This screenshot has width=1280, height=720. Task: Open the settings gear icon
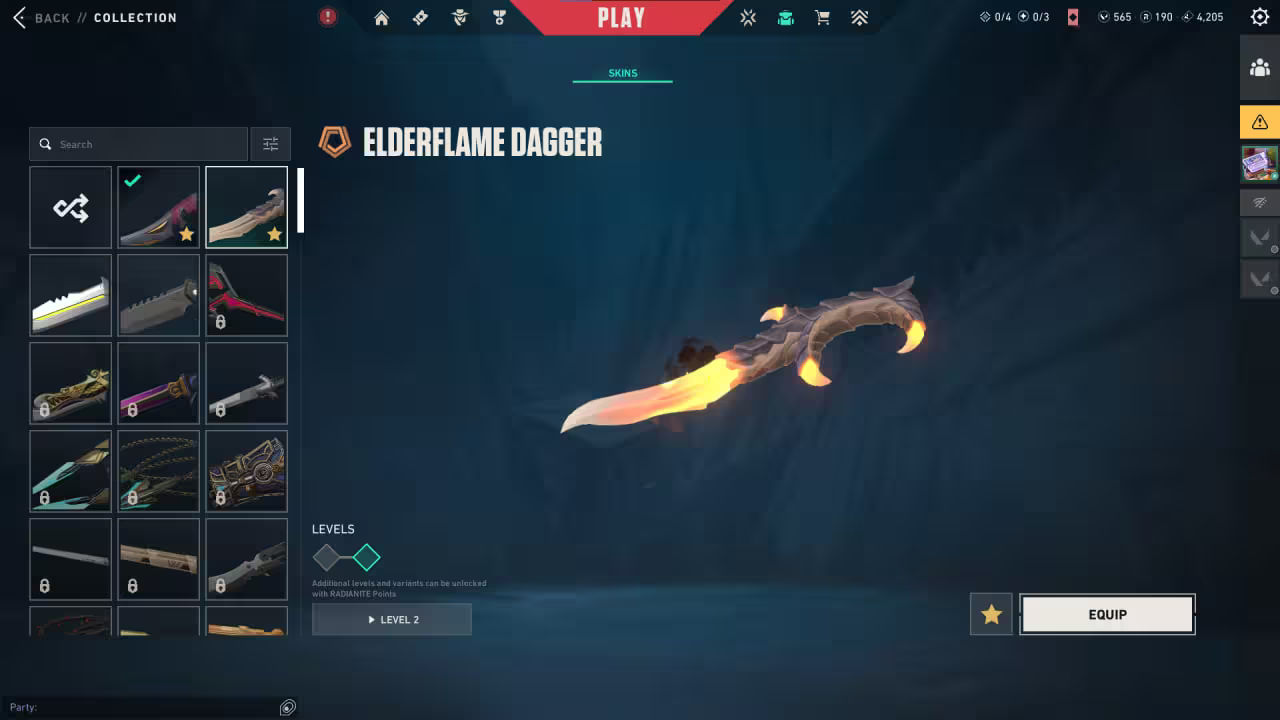(x=1259, y=17)
